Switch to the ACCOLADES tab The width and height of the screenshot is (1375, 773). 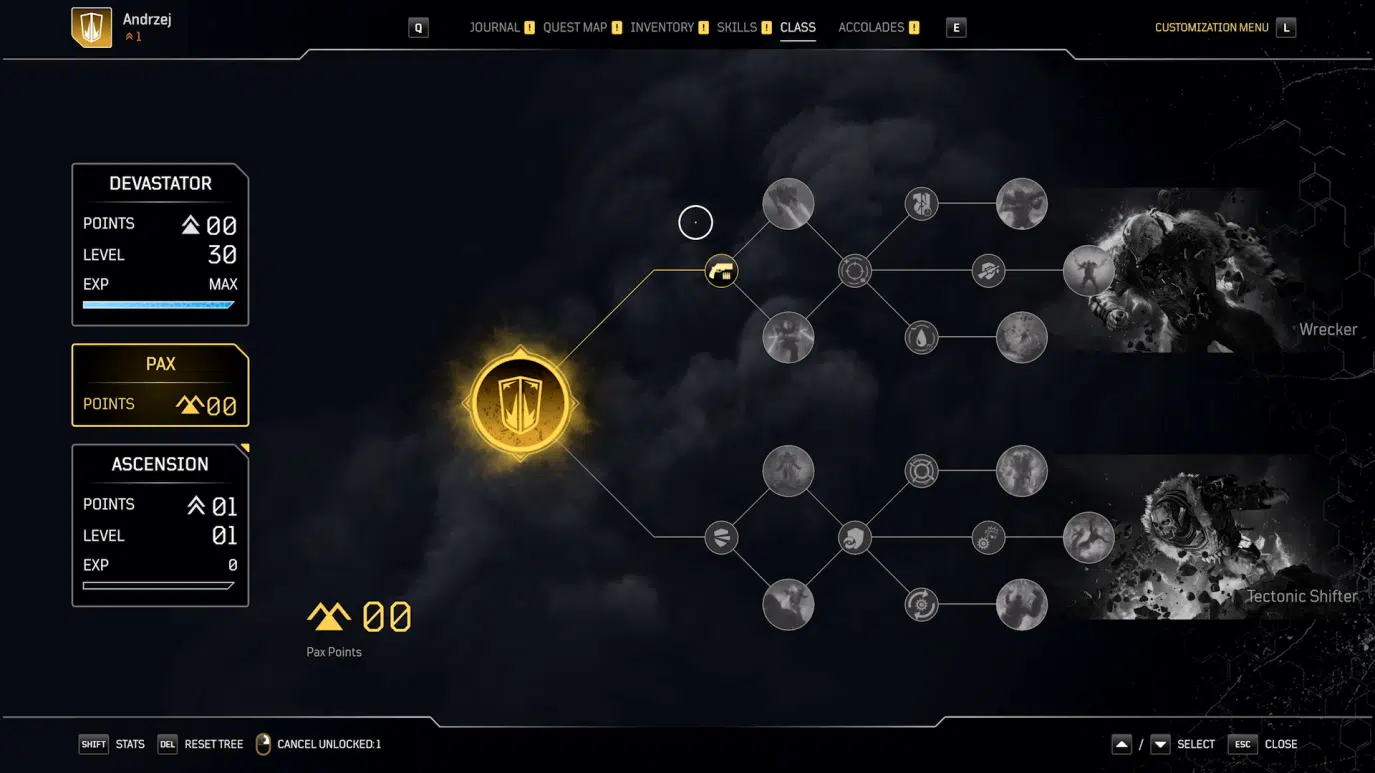coord(871,27)
